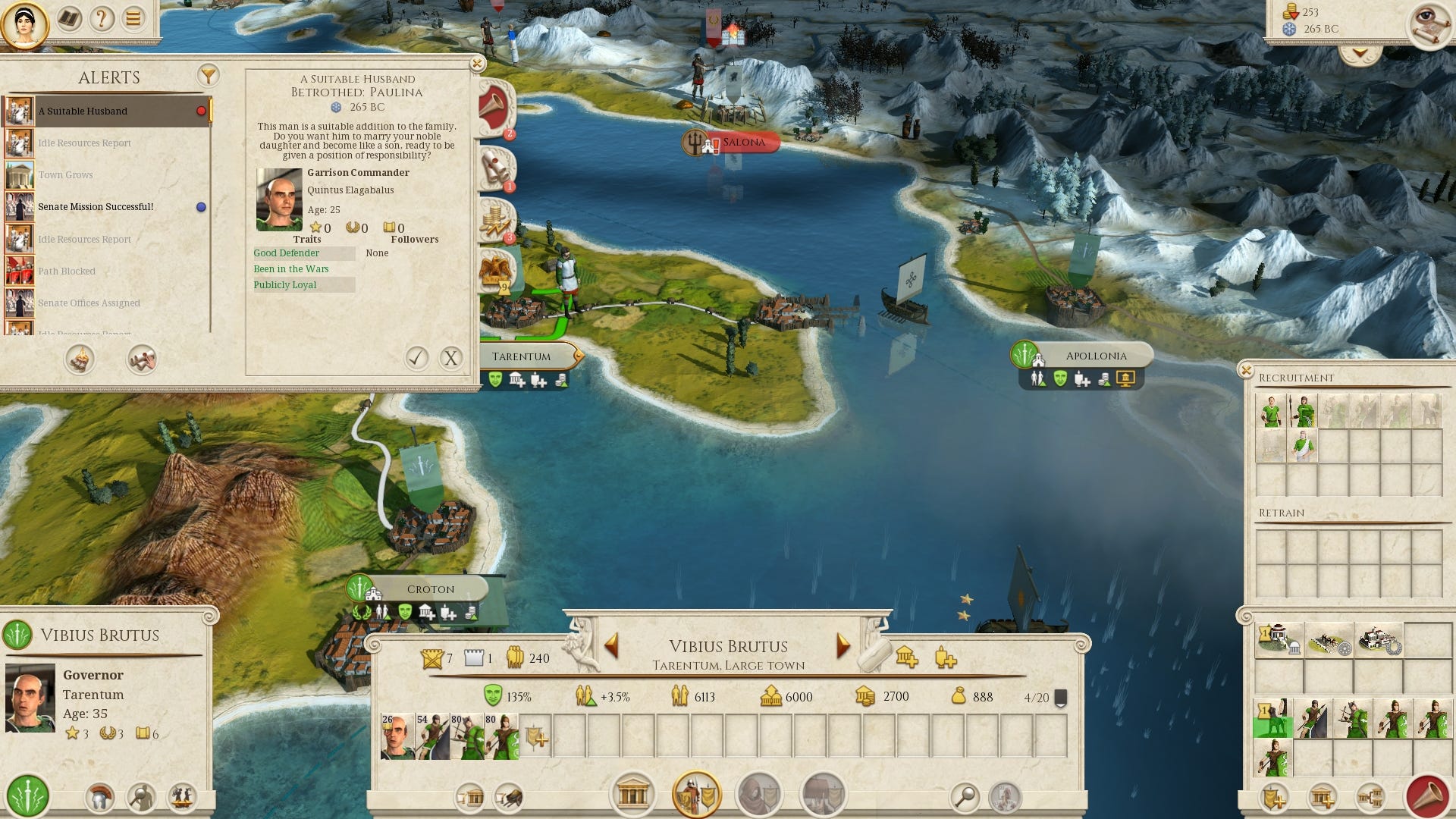The image size is (1456, 819).
Task: Click the diplomacy figures icon on governor panel
Action: pos(182,798)
